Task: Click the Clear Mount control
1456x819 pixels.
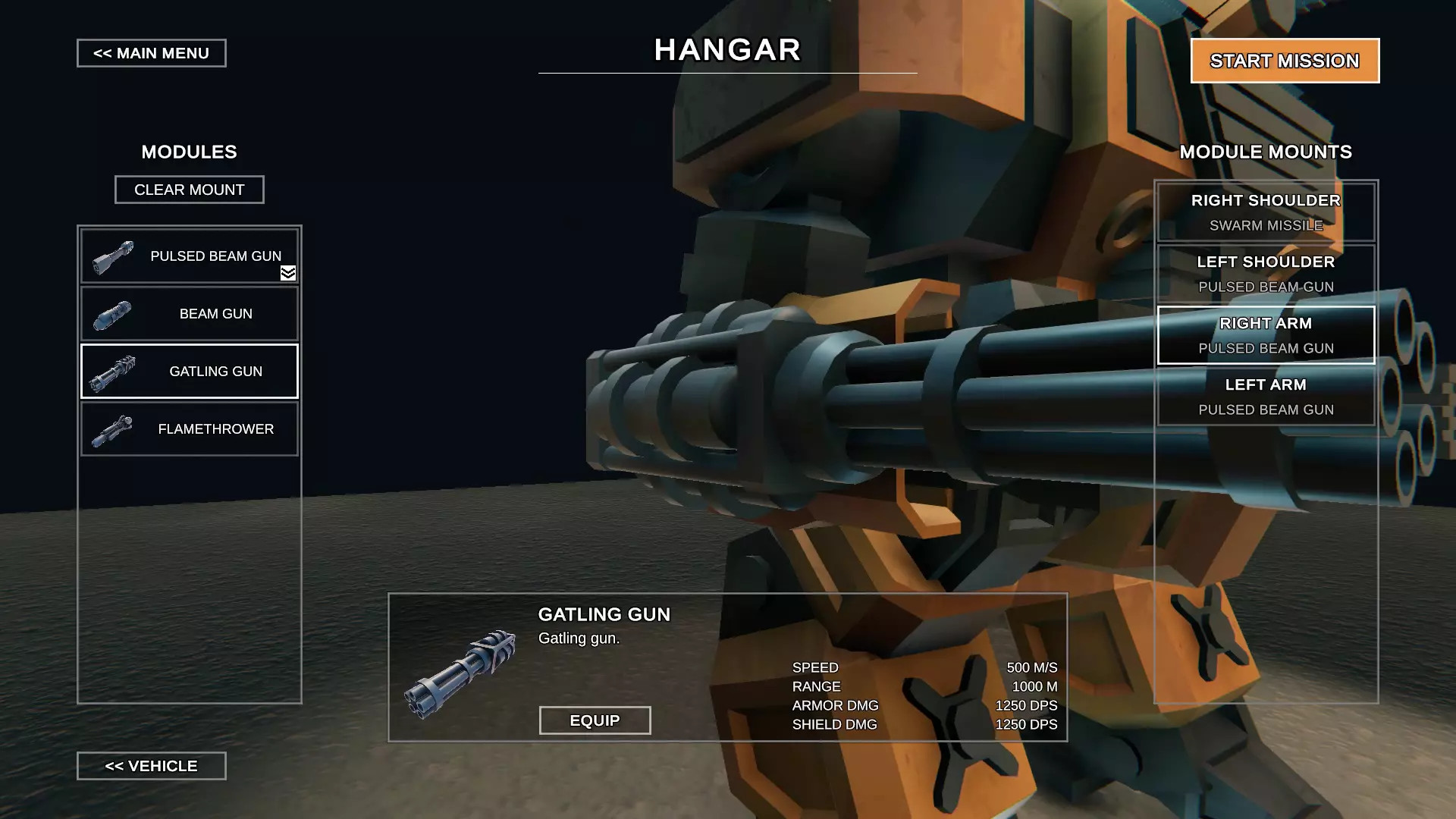Action: click(x=189, y=190)
